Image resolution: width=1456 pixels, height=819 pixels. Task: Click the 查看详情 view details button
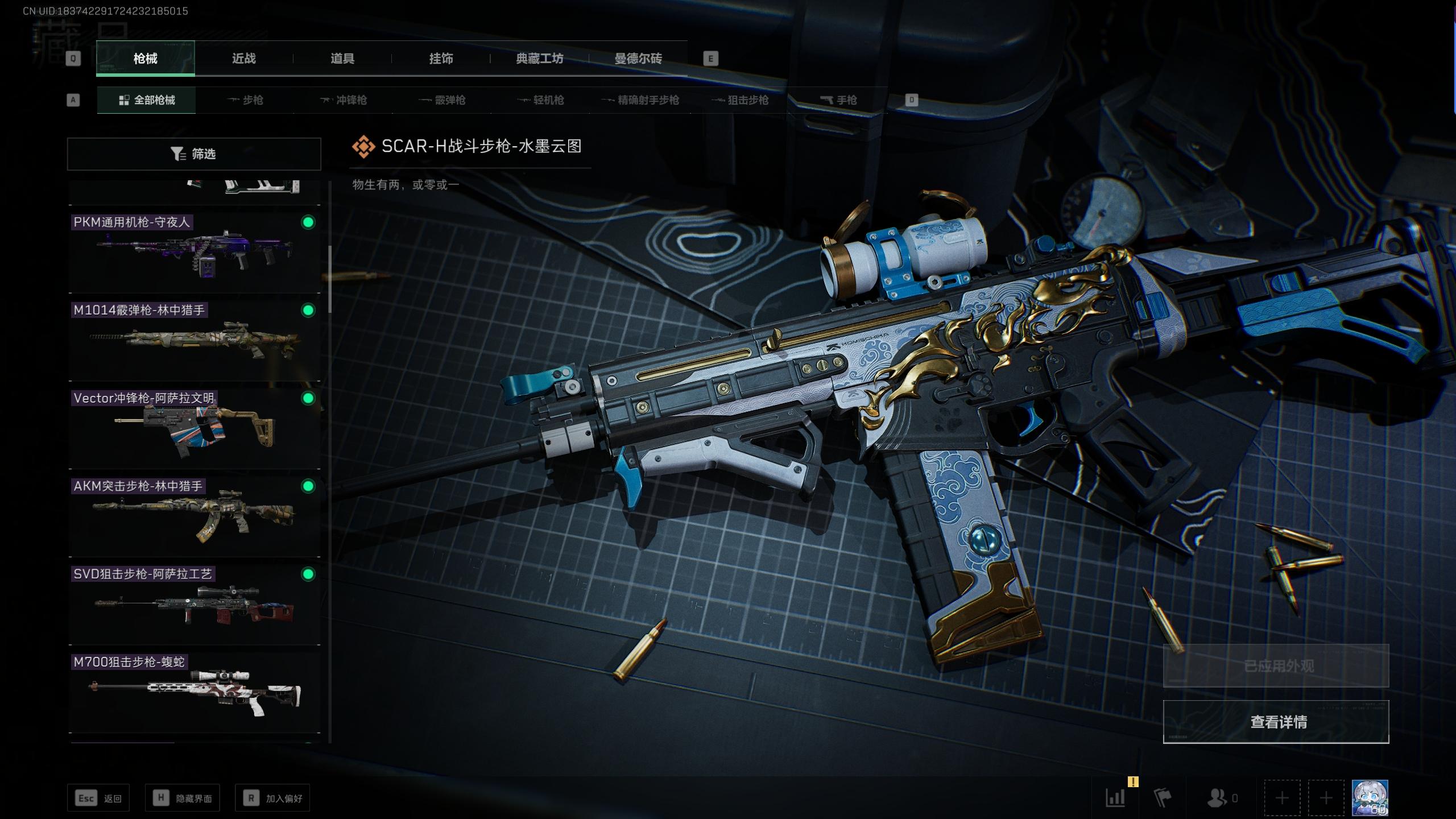[1276, 722]
